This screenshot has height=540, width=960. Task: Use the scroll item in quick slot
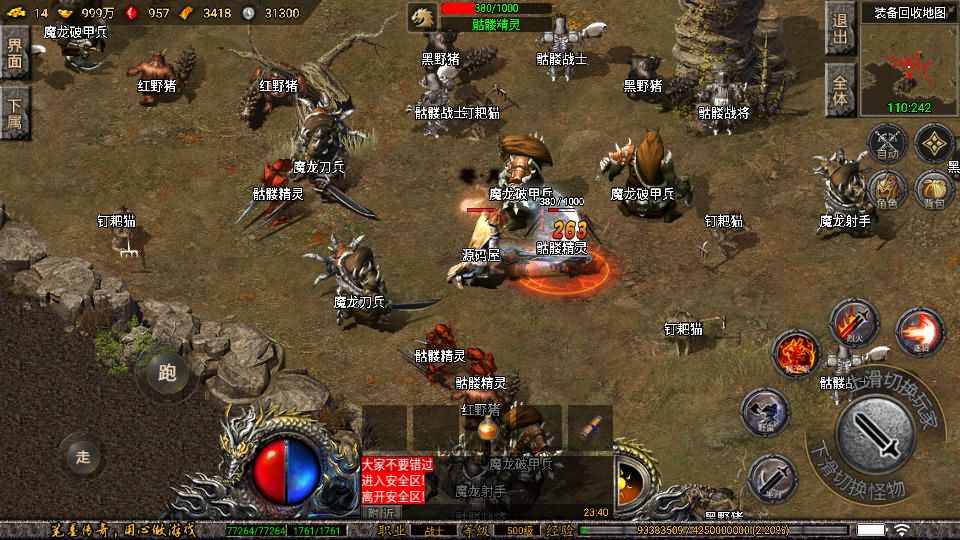[x=590, y=427]
